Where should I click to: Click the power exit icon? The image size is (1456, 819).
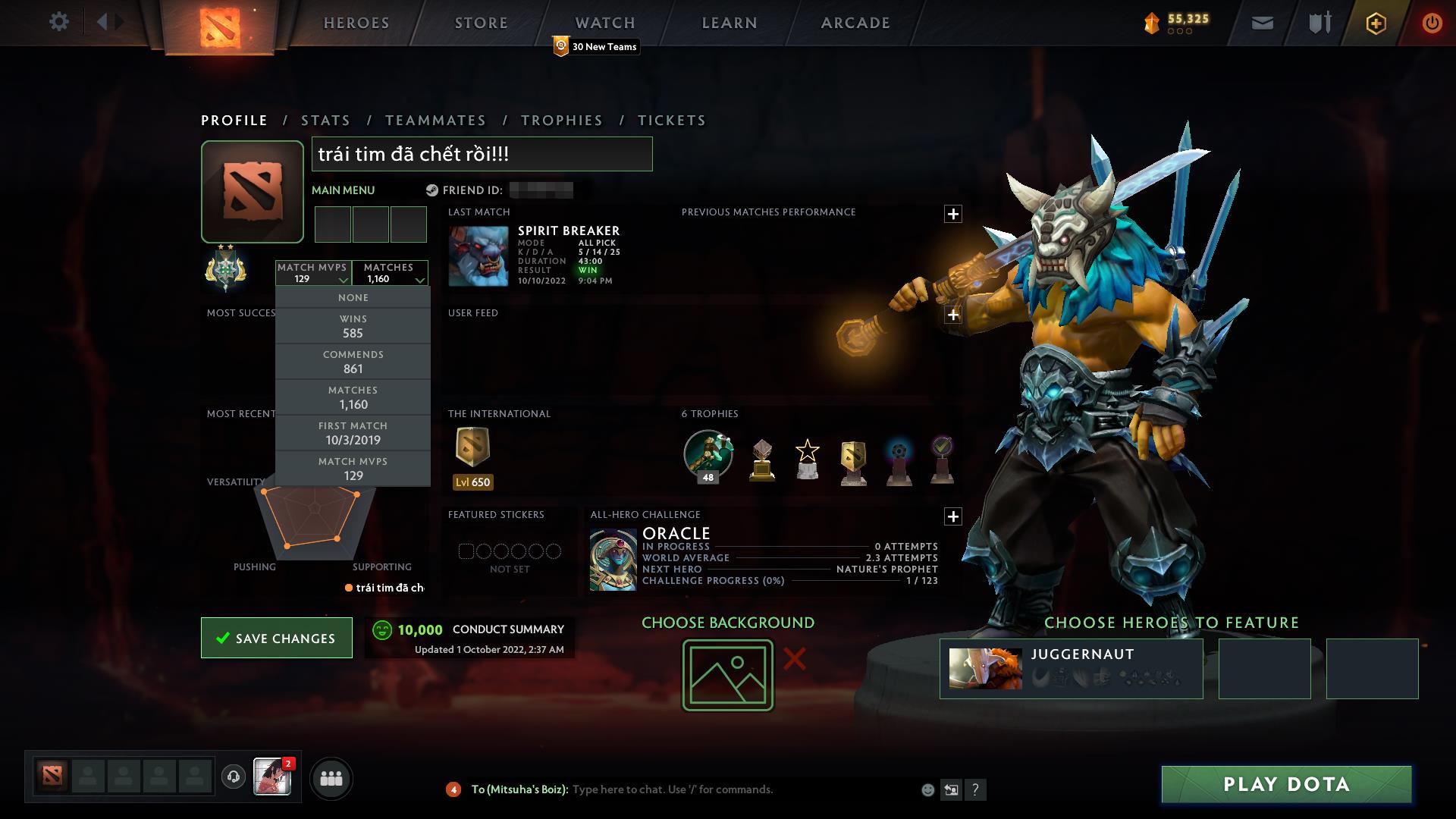(1432, 23)
